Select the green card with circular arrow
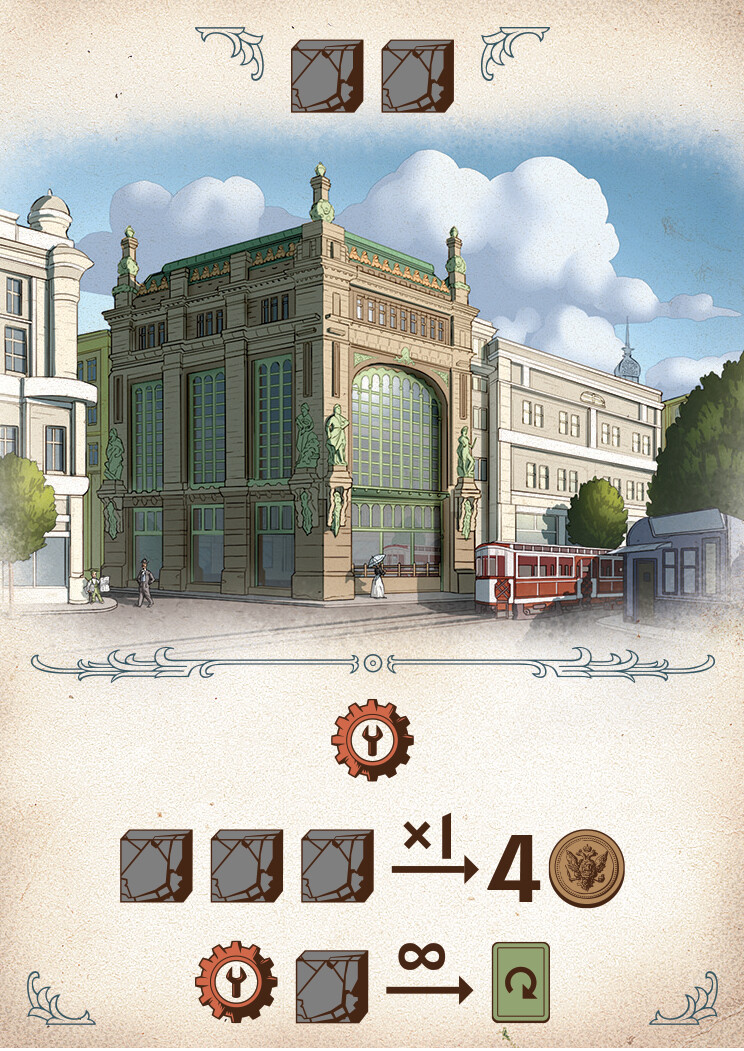 (x=520, y=982)
